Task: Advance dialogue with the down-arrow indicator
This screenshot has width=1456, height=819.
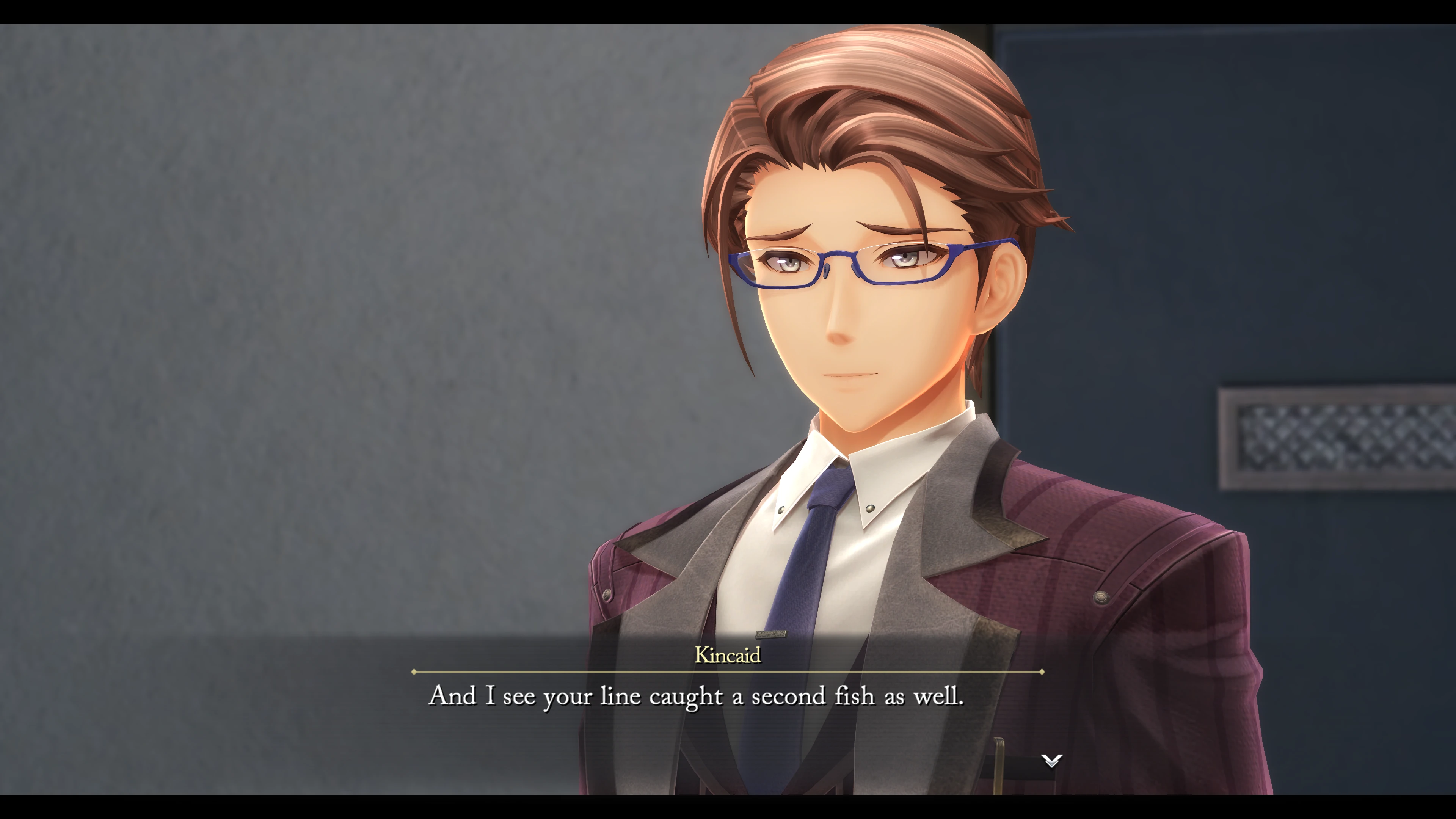Action: pyautogui.click(x=1051, y=761)
